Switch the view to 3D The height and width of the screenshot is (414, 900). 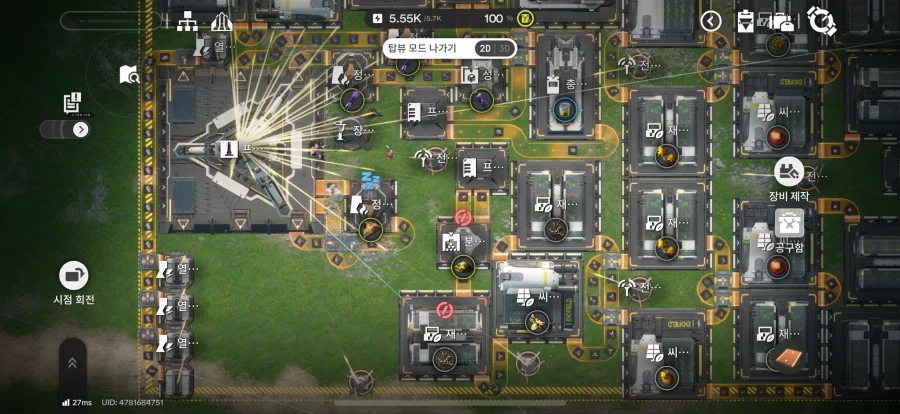pyautogui.click(x=506, y=47)
